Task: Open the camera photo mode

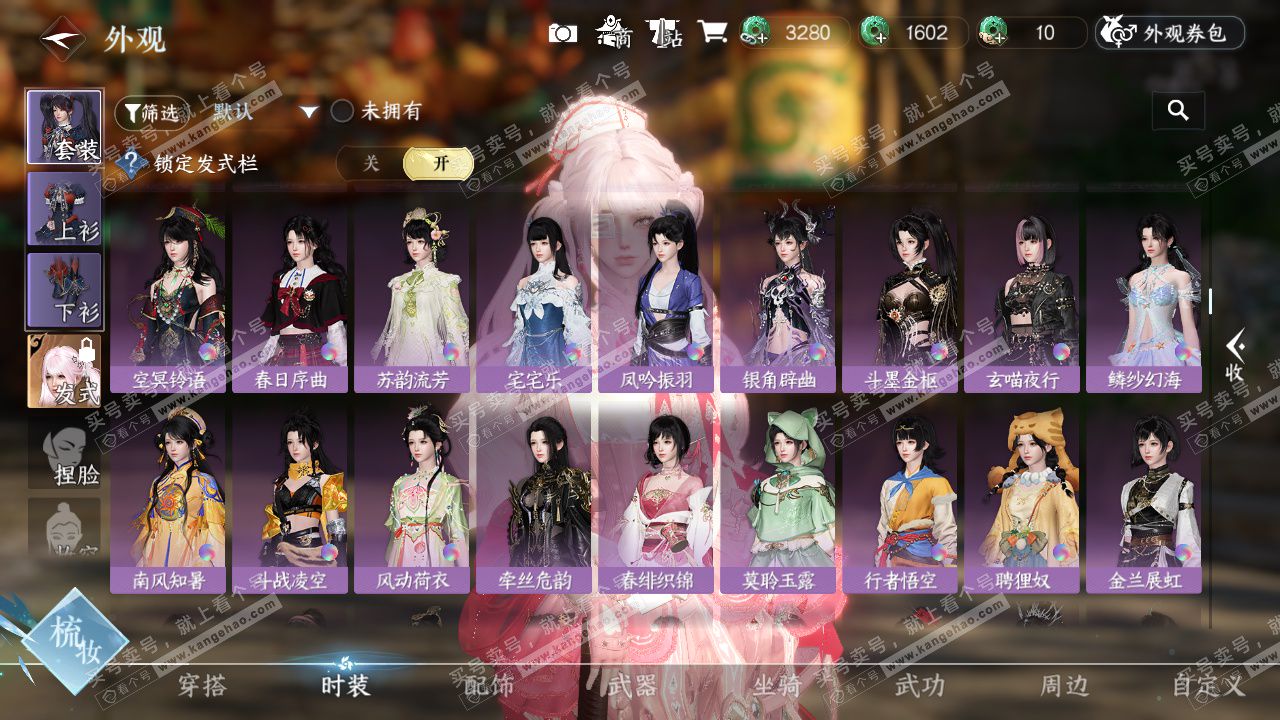Action: (x=563, y=33)
